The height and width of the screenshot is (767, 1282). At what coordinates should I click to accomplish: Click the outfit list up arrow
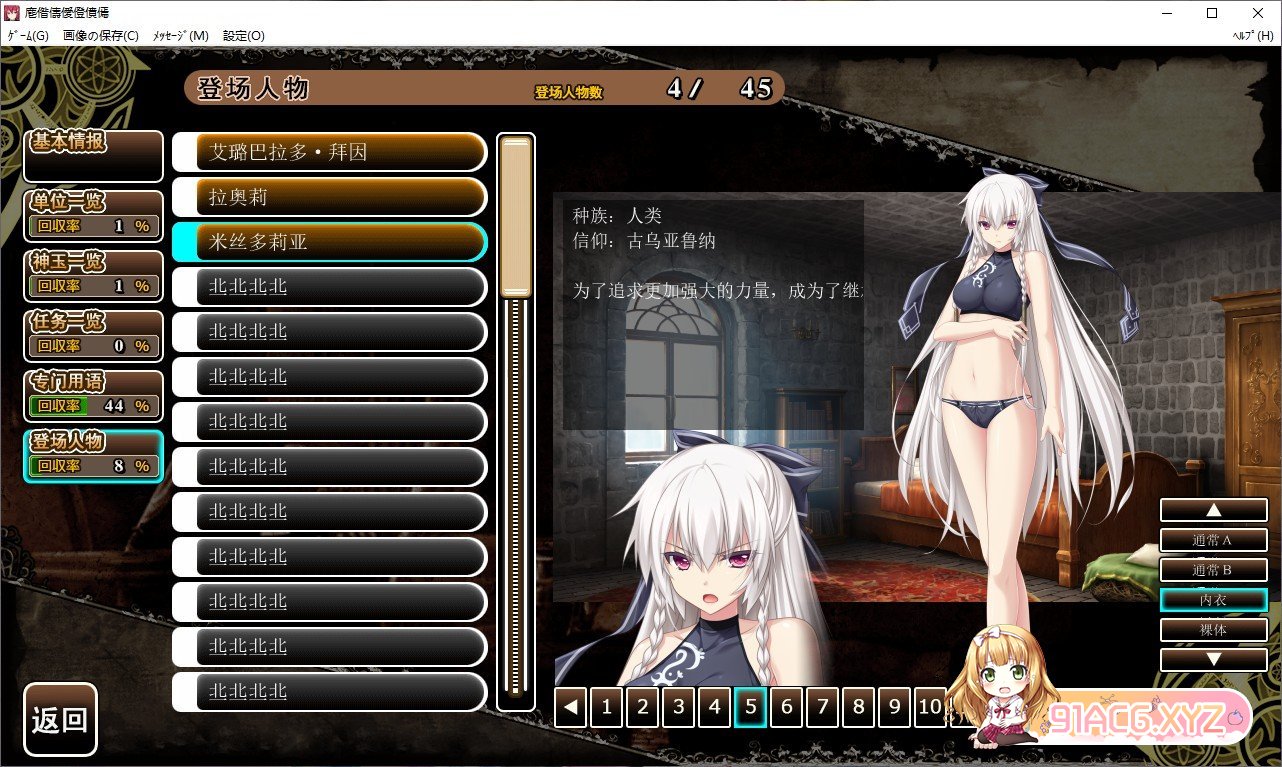point(1213,510)
